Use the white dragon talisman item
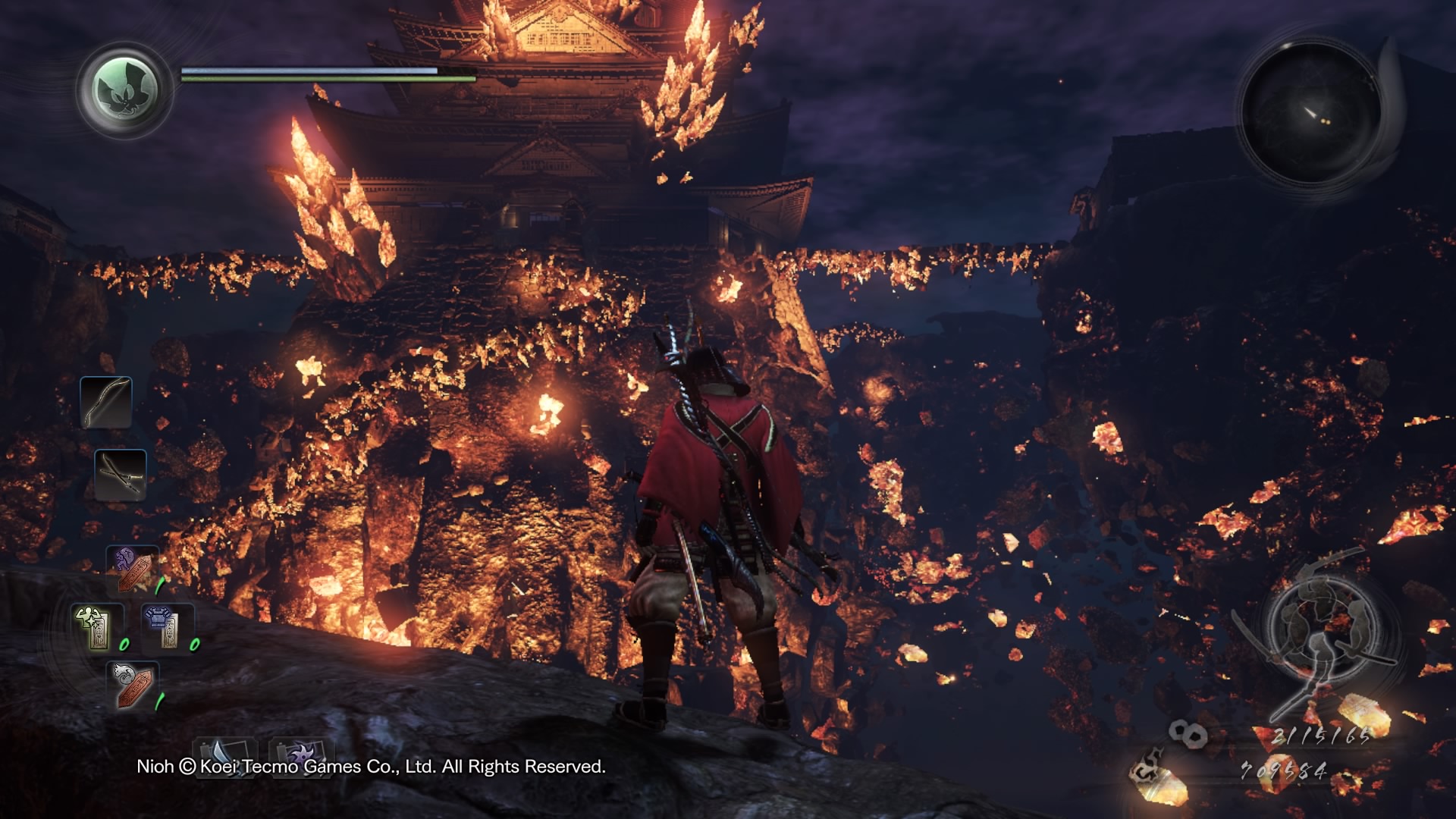This screenshot has height=819, width=1456. (x=133, y=686)
